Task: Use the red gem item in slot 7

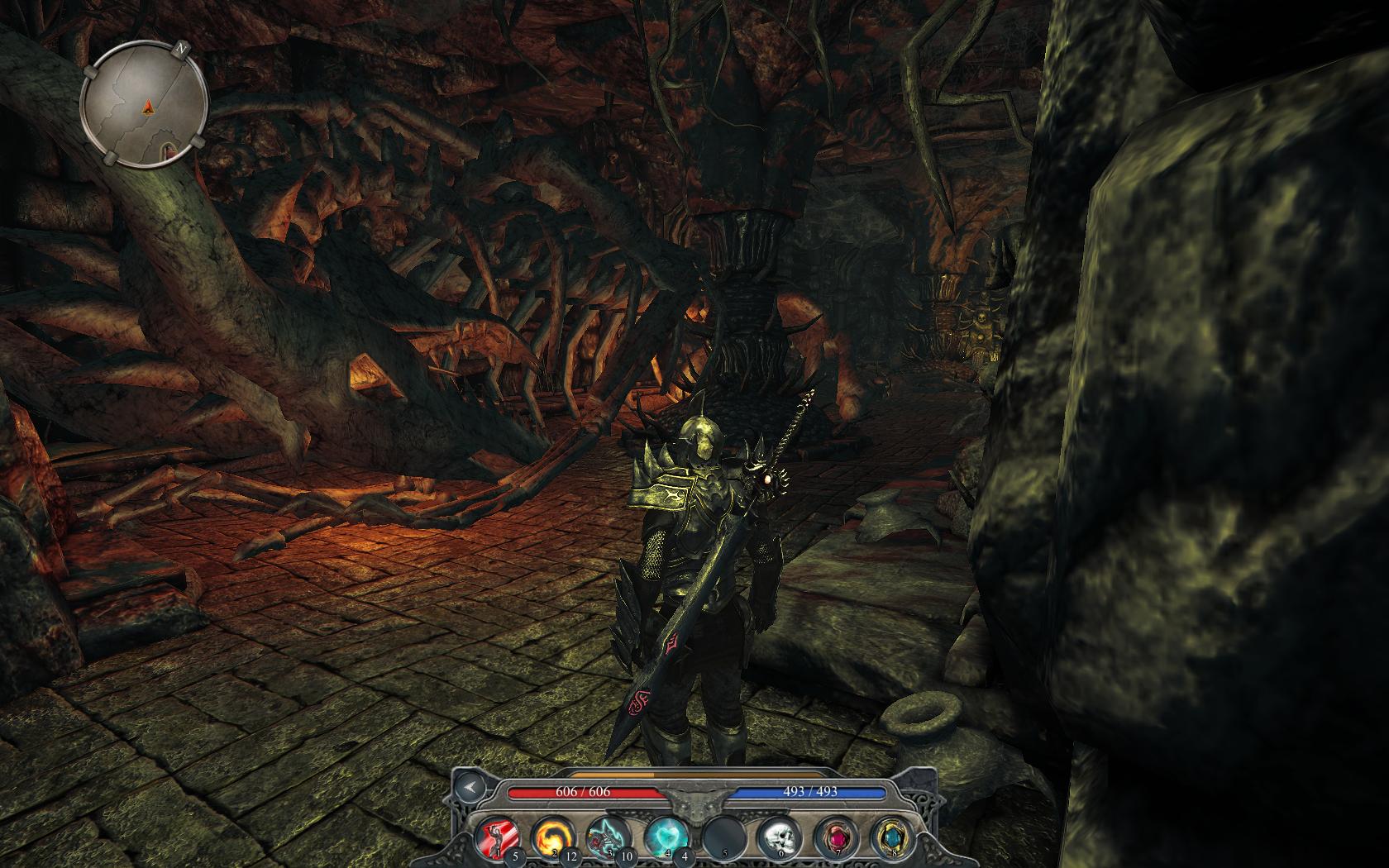Action: (833, 837)
